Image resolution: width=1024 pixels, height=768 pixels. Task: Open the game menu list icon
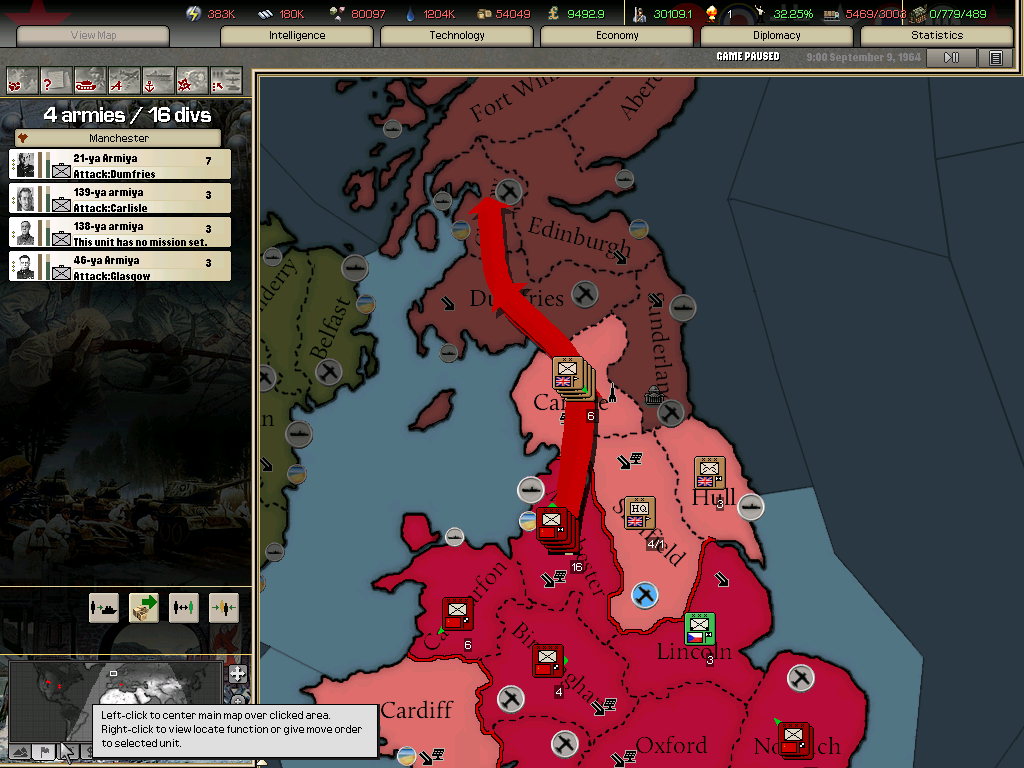coord(995,58)
